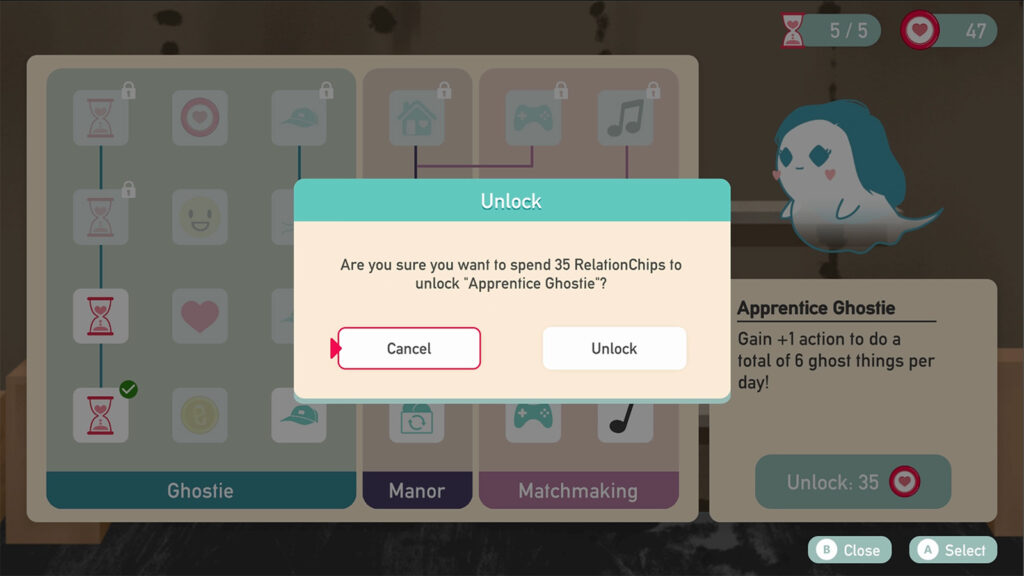Pick the single music note tile
1024x576 pixels.
tap(625, 415)
